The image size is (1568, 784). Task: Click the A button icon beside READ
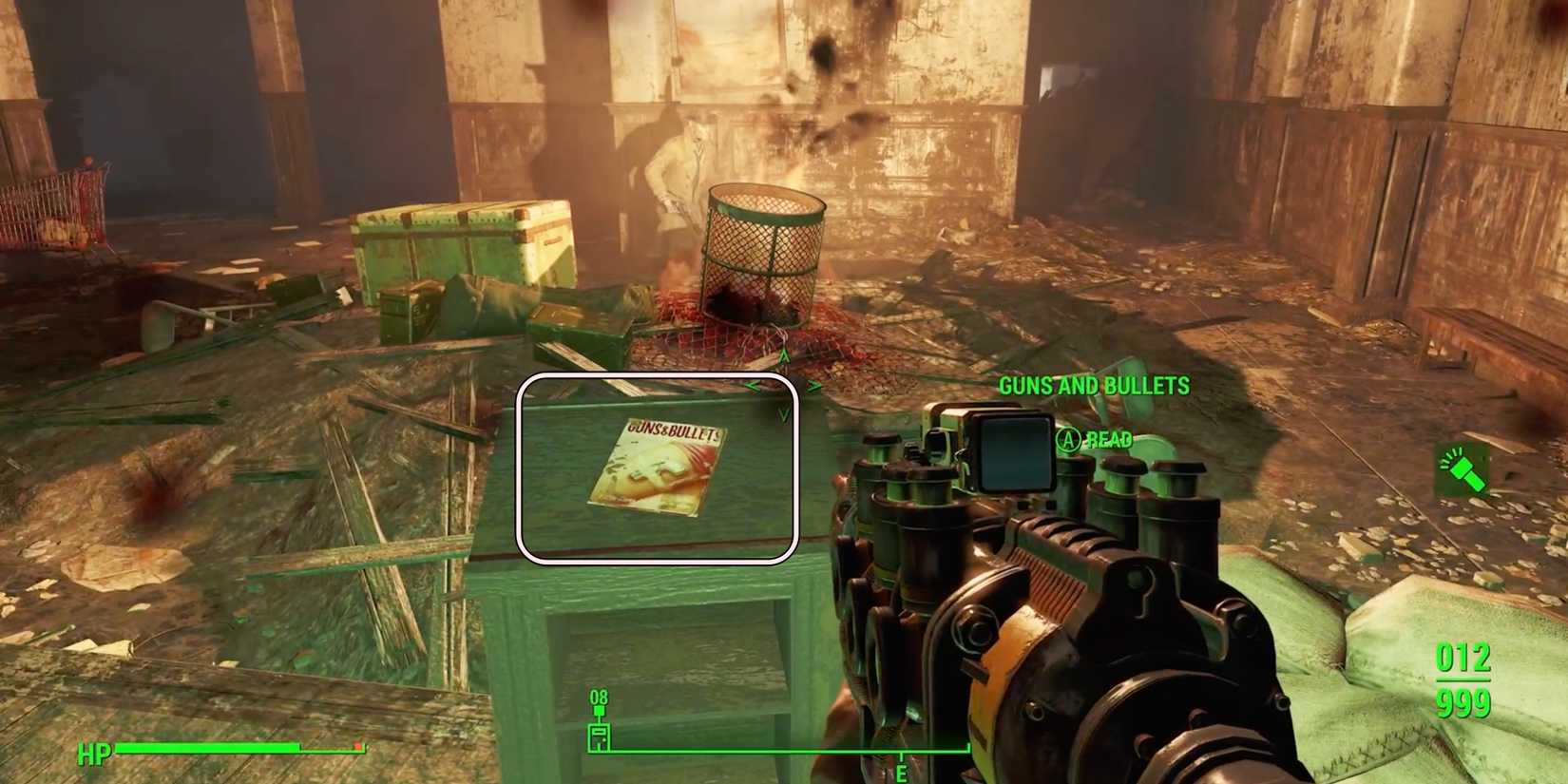click(1069, 440)
